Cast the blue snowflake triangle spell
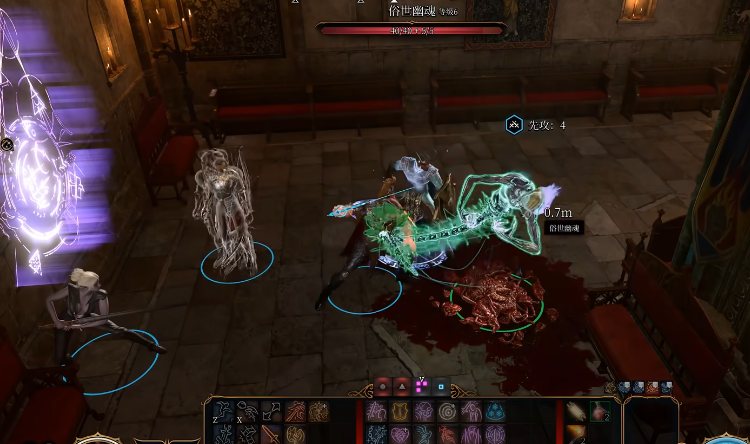This screenshot has height=444, width=750. tap(495, 411)
